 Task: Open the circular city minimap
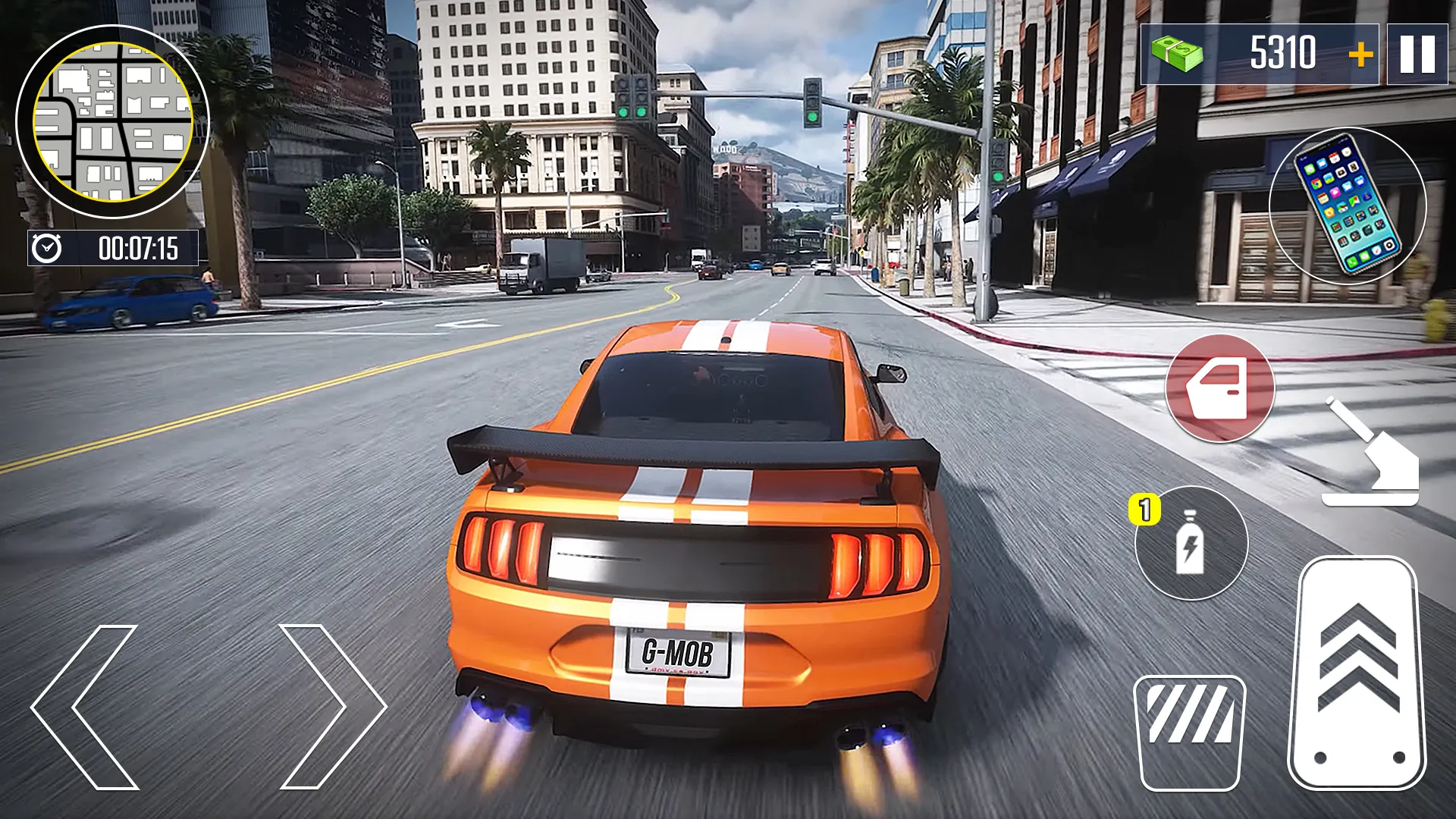(112, 121)
